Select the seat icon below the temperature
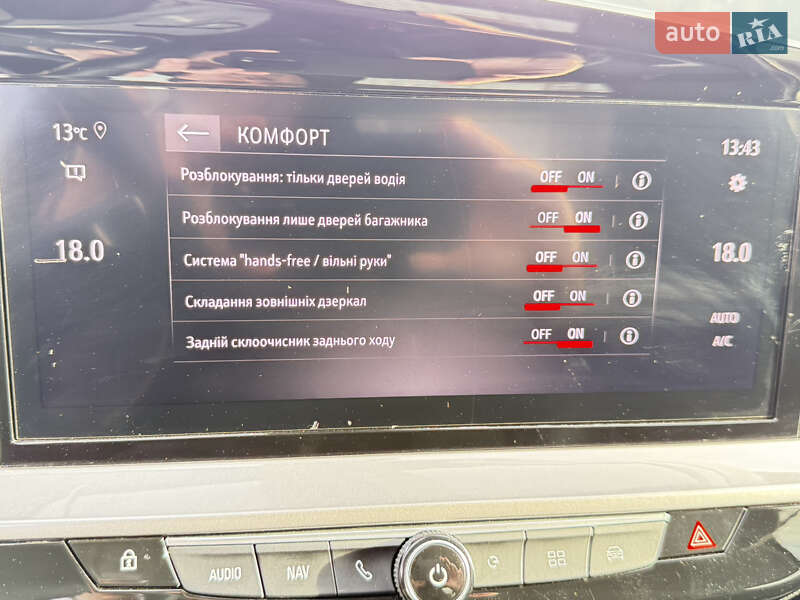The height and width of the screenshot is (600, 800). [73, 171]
